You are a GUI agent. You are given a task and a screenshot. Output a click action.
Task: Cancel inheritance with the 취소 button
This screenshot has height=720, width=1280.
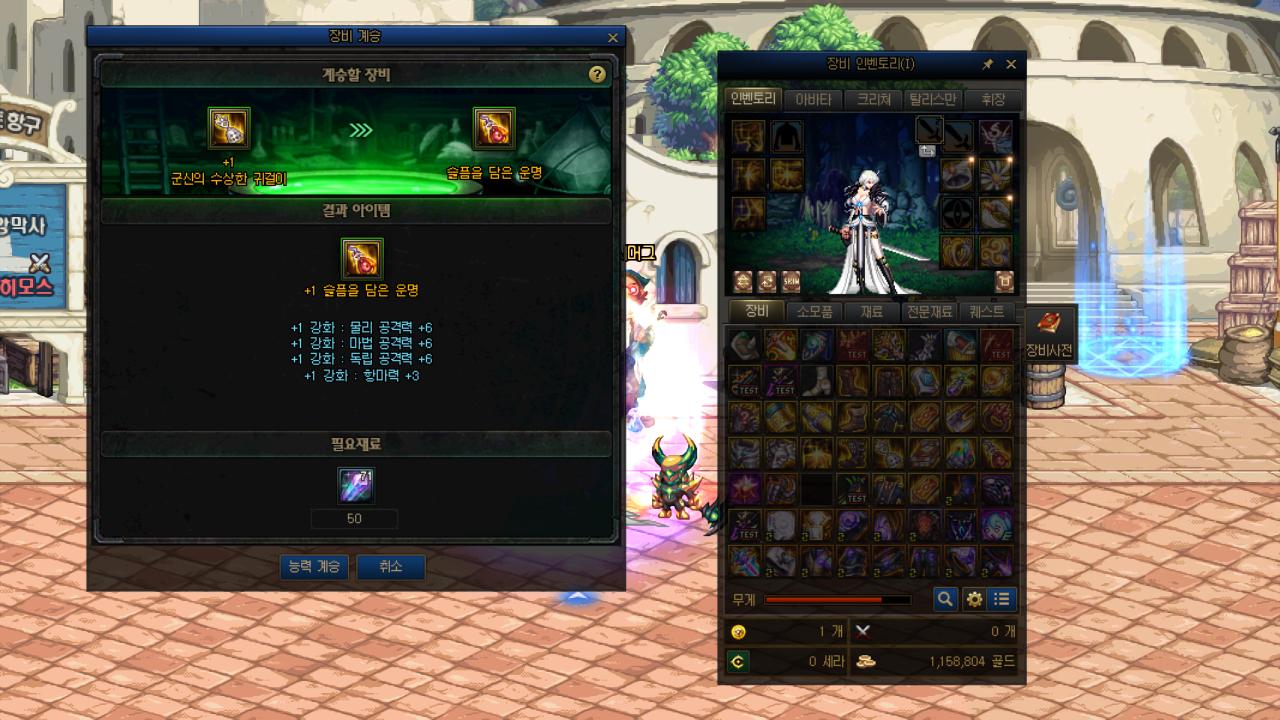(x=390, y=567)
